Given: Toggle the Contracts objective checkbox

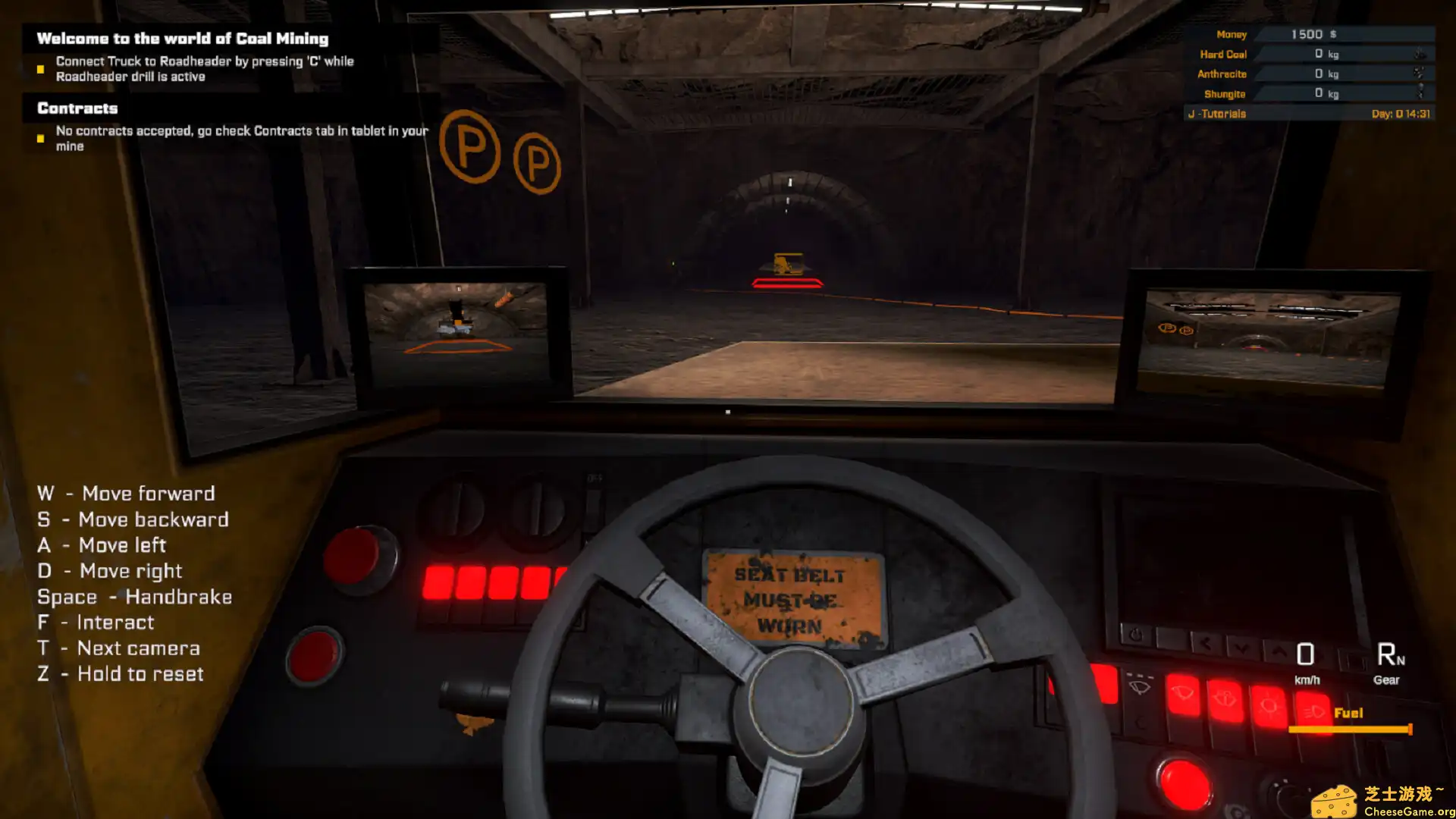Looking at the screenshot, I should coord(39,139).
